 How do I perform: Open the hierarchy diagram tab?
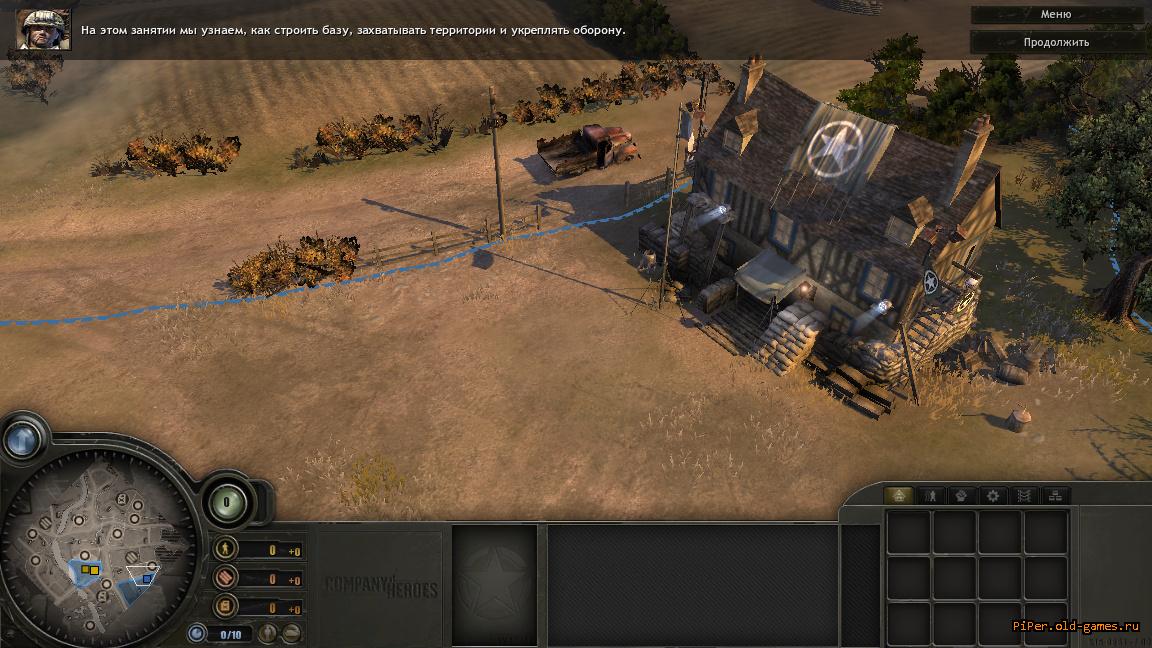click(x=1054, y=495)
